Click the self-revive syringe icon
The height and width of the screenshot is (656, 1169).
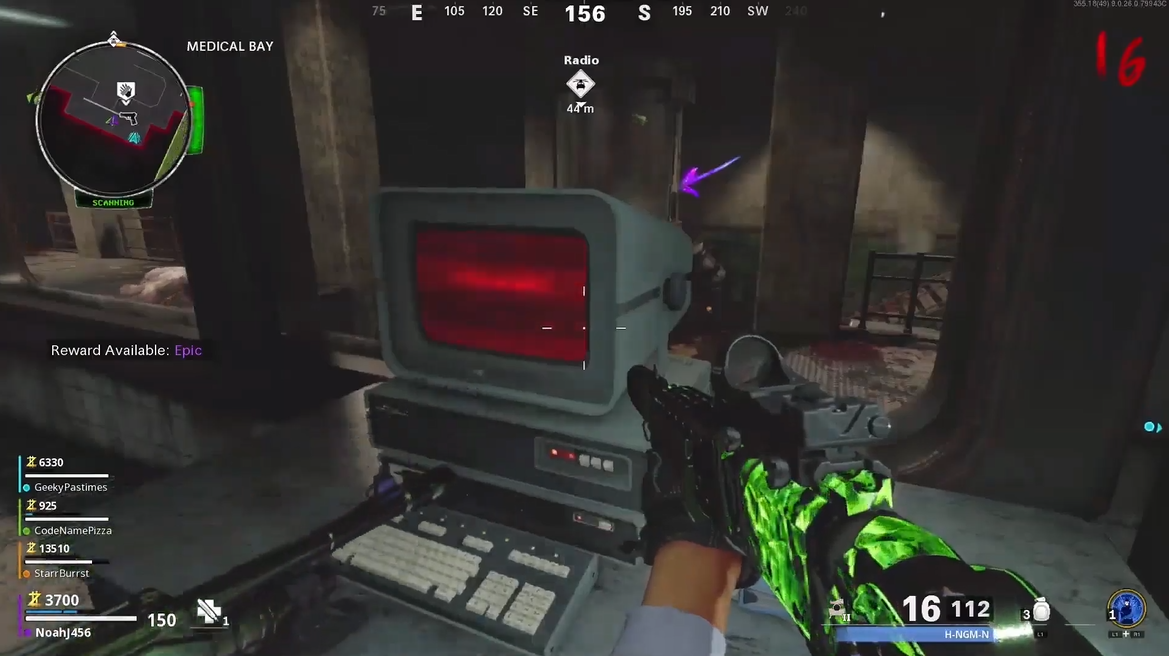tap(209, 612)
